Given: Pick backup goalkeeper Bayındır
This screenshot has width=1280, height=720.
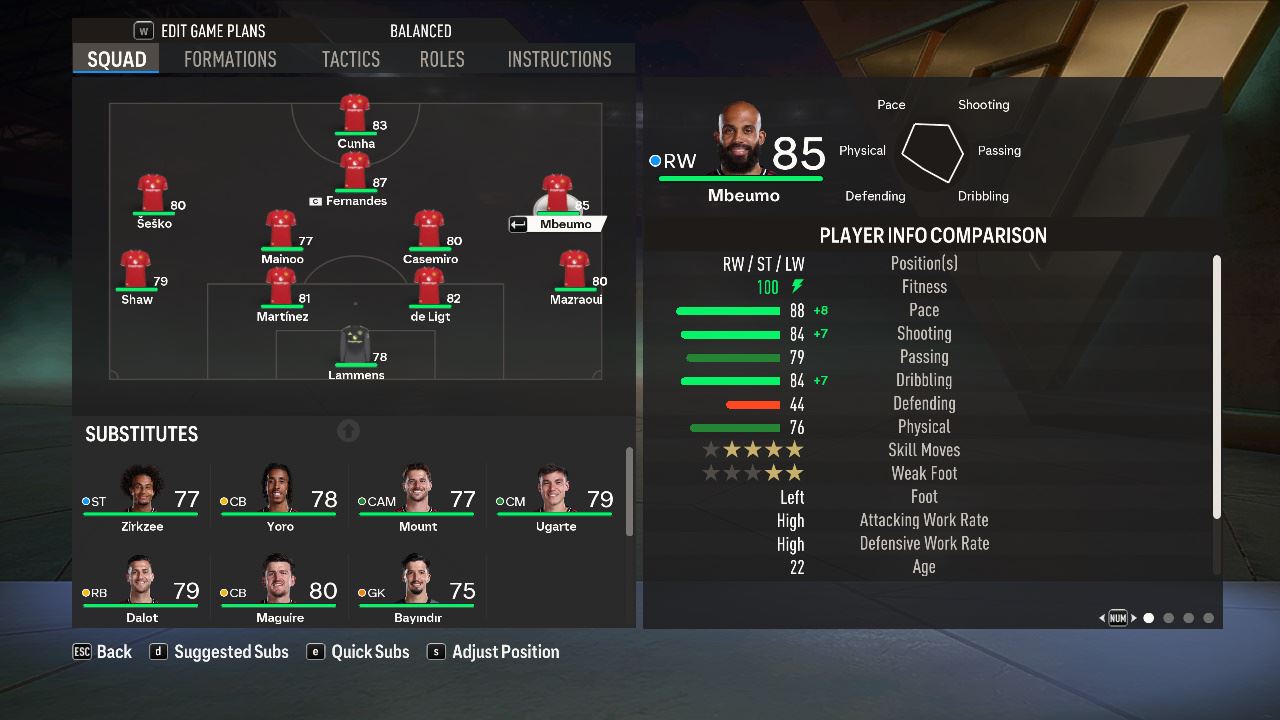Looking at the screenshot, I should click(418, 587).
